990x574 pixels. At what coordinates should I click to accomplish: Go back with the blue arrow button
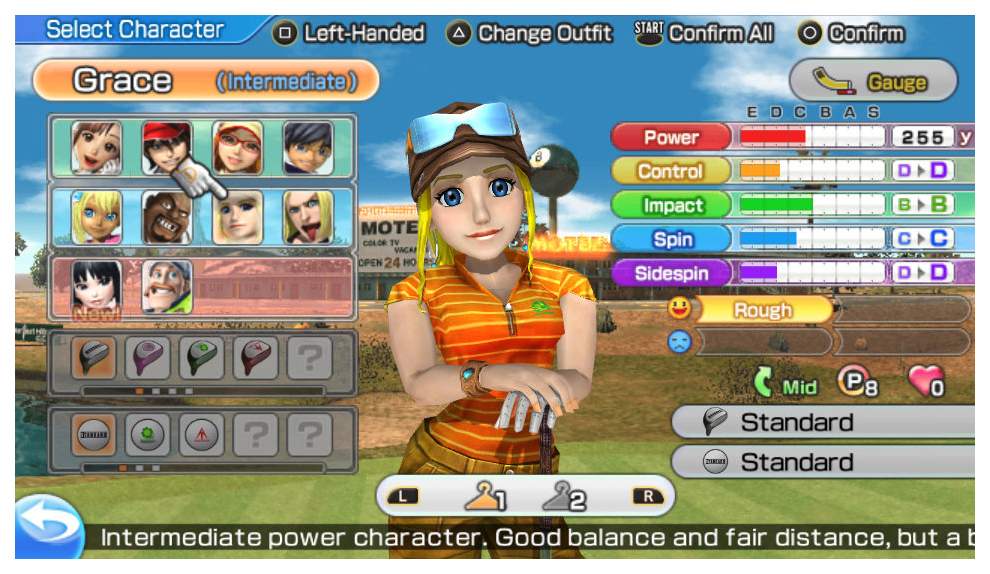47,528
